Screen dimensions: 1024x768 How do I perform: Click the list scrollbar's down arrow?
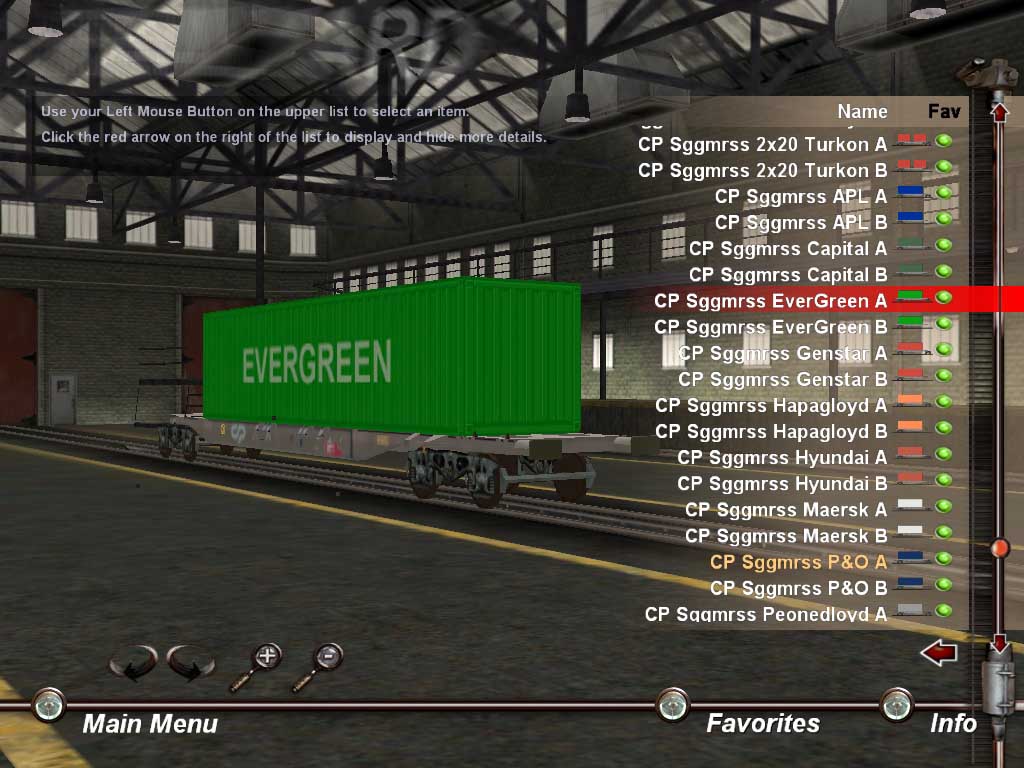pyautogui.click(x=998, y=644)
